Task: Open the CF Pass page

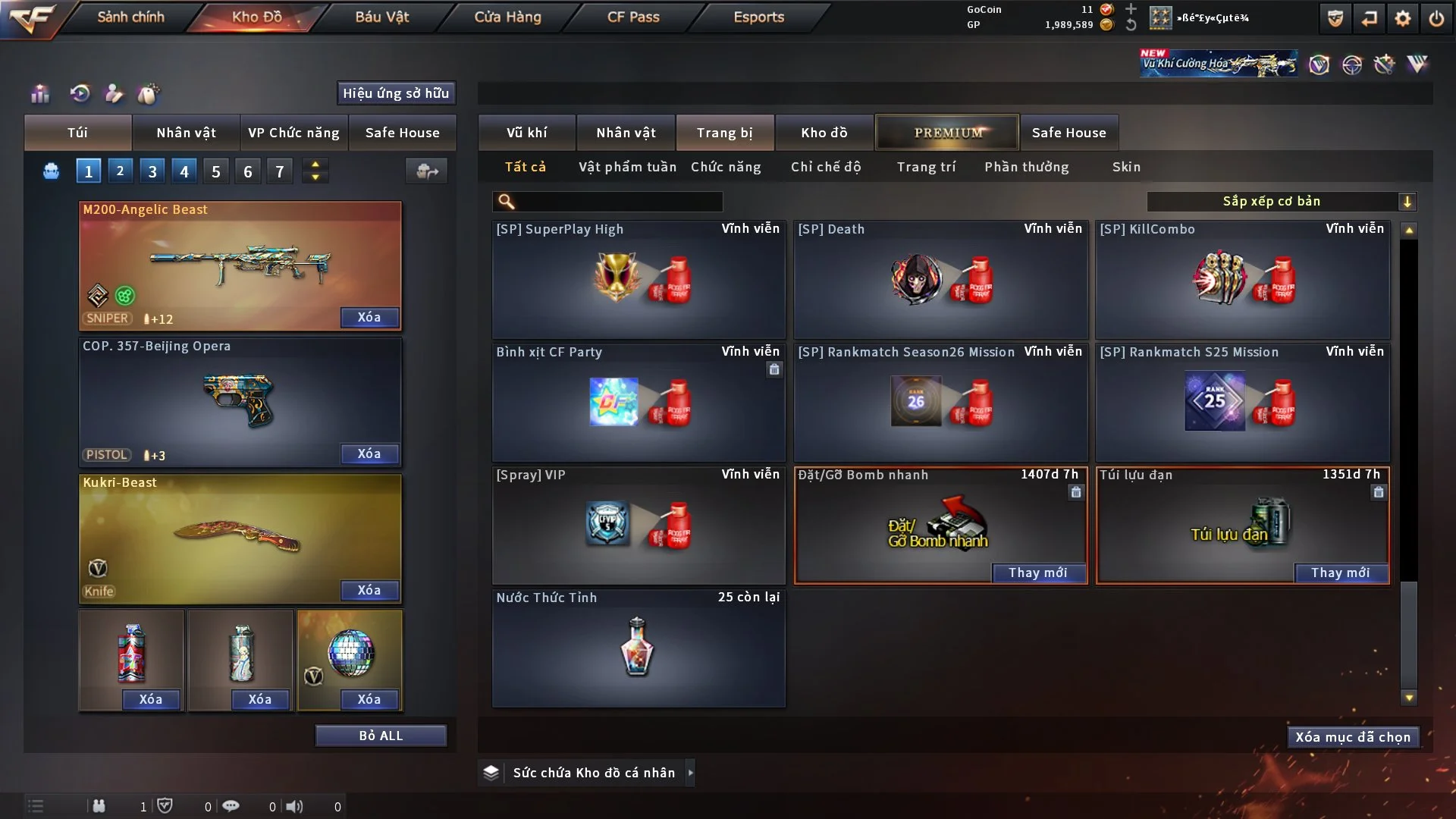Action: [x=633, y=17]
